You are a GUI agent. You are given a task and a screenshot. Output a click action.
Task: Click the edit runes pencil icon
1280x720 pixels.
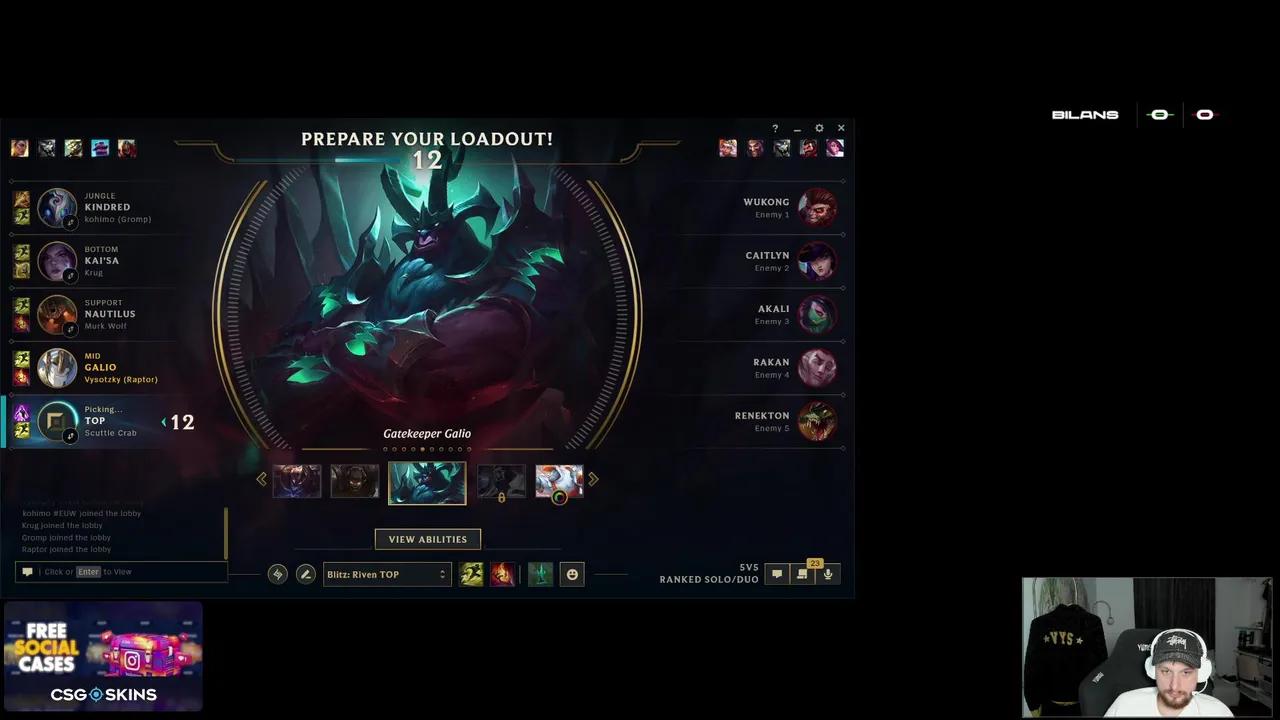(306, 574)
